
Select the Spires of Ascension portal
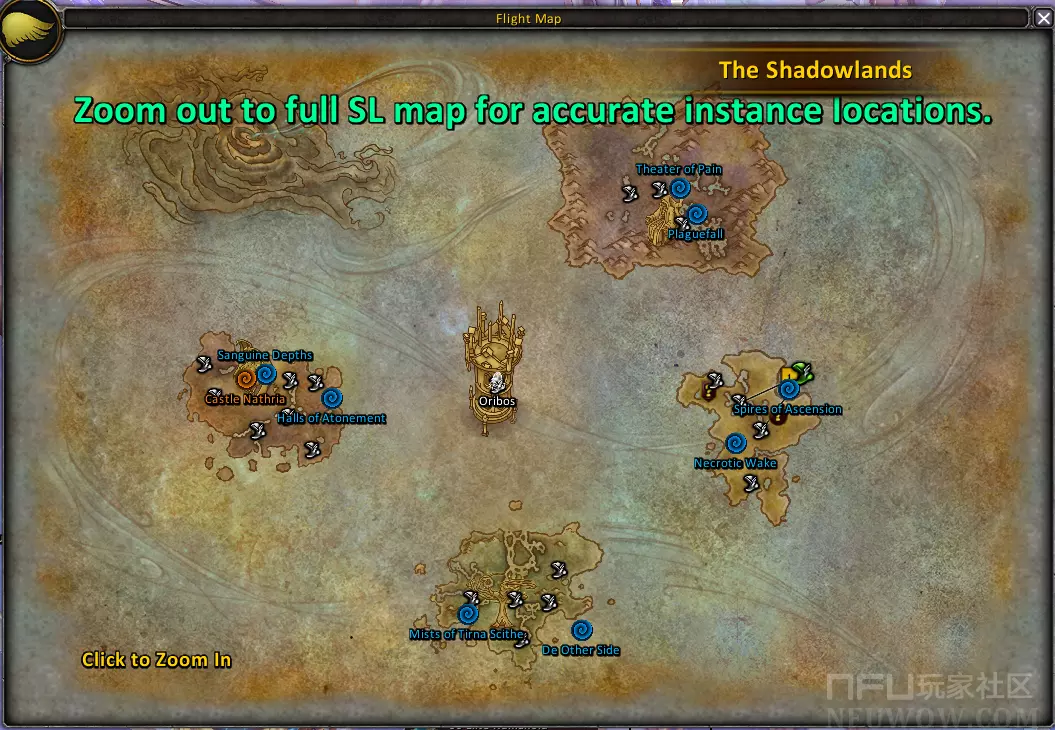tap(789, 390)
